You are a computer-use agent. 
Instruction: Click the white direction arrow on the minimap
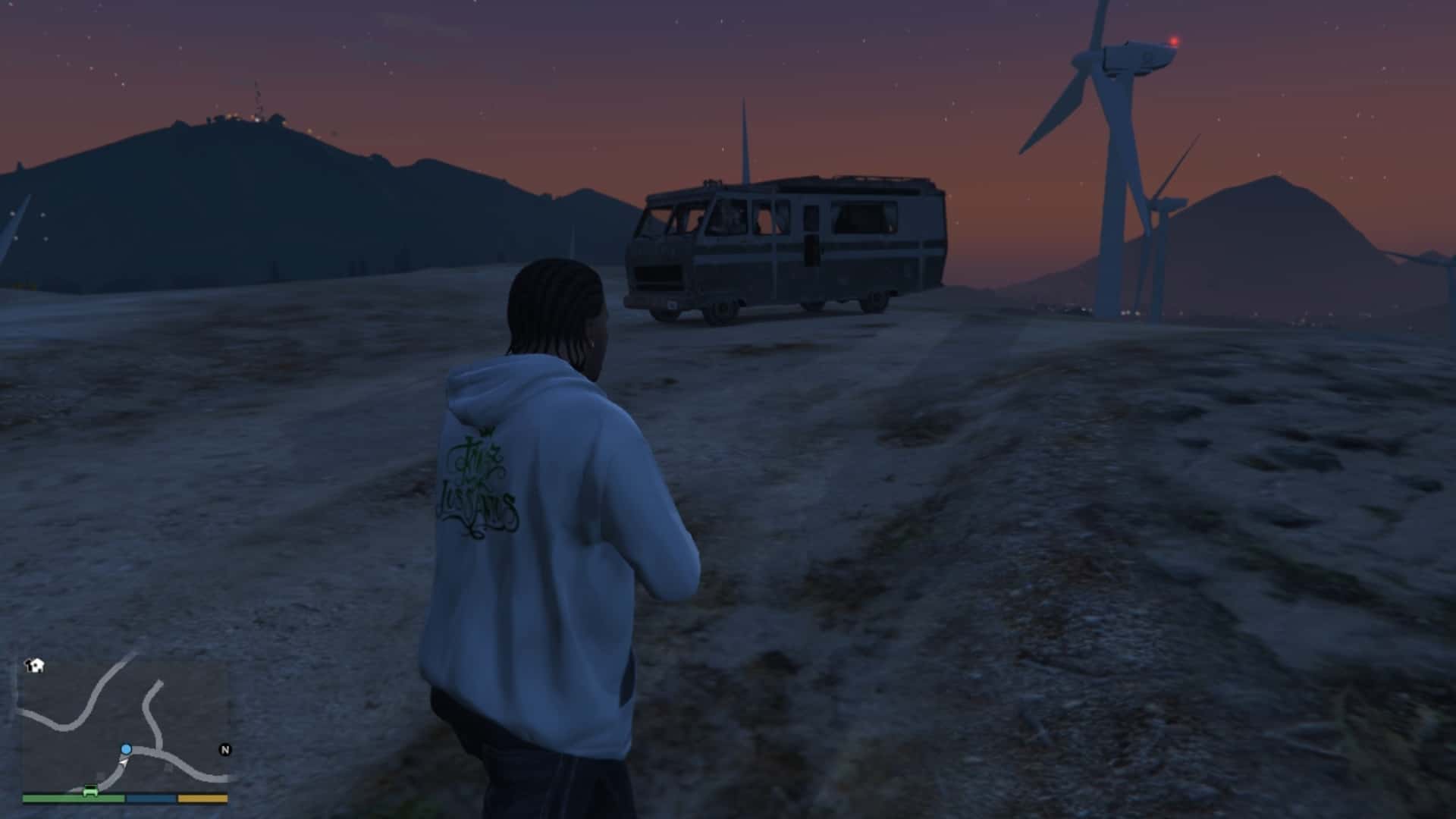(123, 763)
